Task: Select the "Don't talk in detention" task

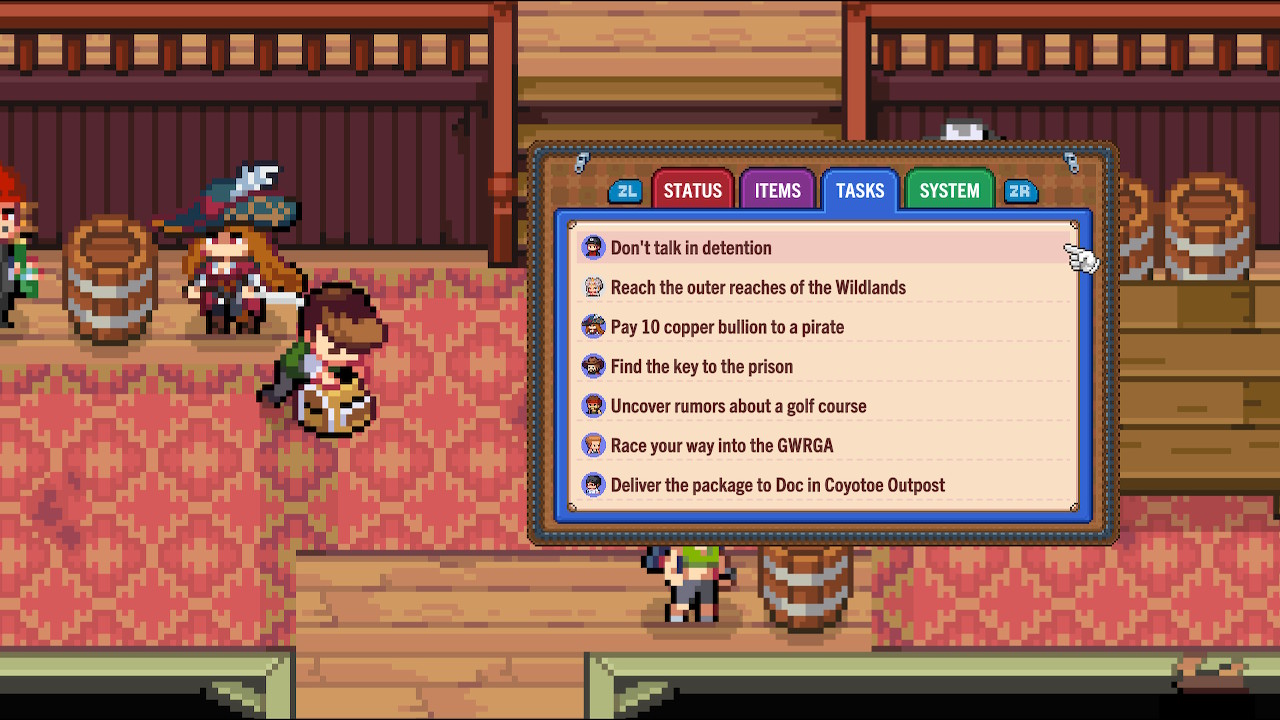Action: click(x=691, y=248)
